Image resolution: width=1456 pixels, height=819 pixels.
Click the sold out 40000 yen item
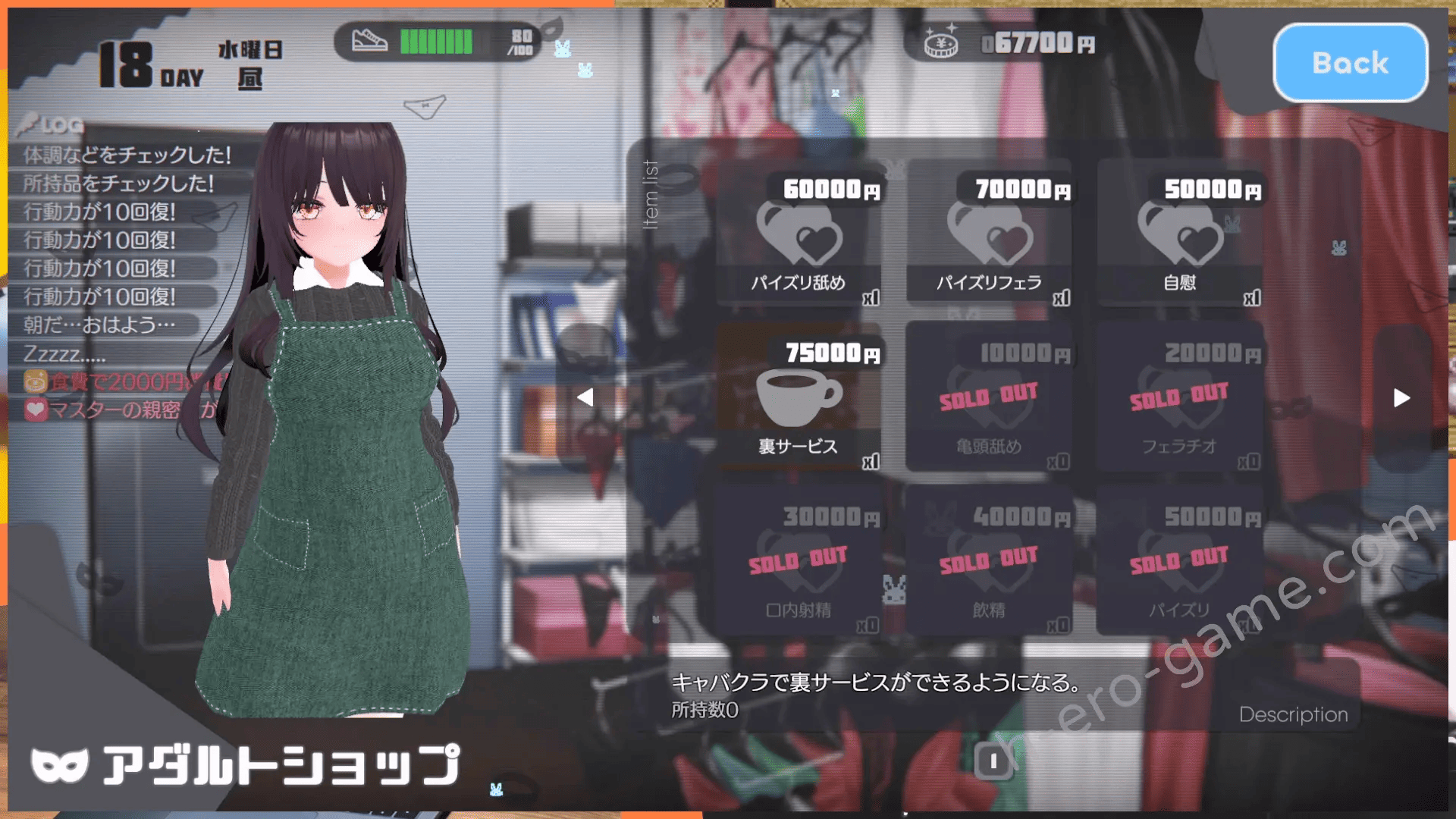[989, 561]
